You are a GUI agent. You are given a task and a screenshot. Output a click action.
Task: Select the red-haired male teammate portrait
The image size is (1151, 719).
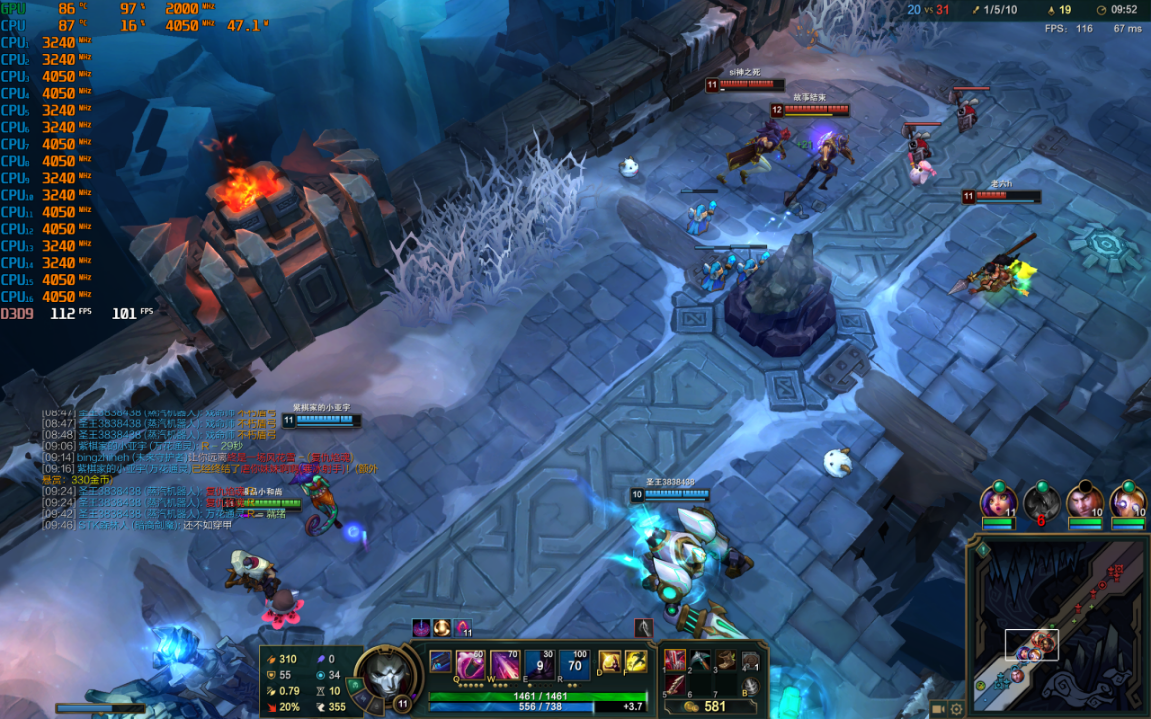tap(1085, 500)
